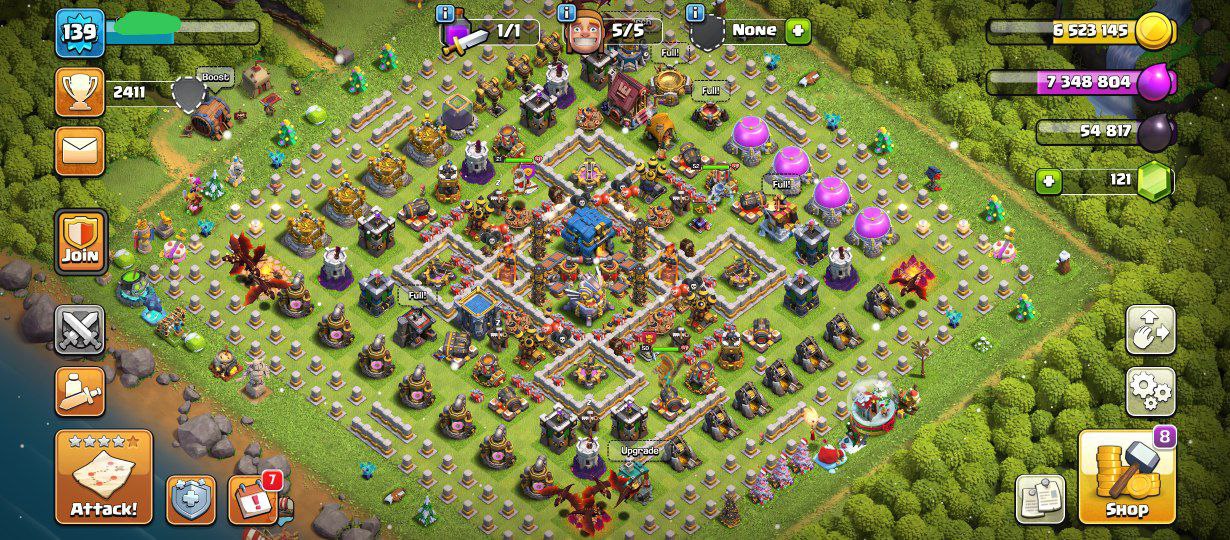Click the green plus beside None shield
The height and width of the screenshot is (540, 1230).
(x=798, y=31)
